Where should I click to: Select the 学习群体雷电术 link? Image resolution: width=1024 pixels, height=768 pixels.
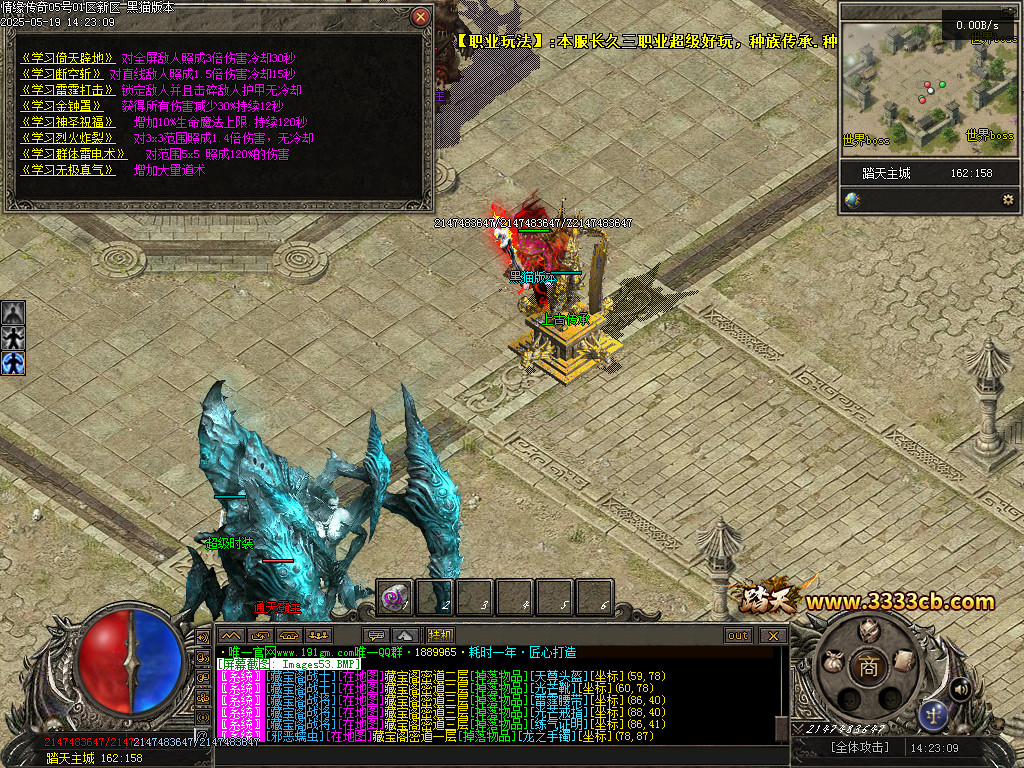(x=74, y=154)
